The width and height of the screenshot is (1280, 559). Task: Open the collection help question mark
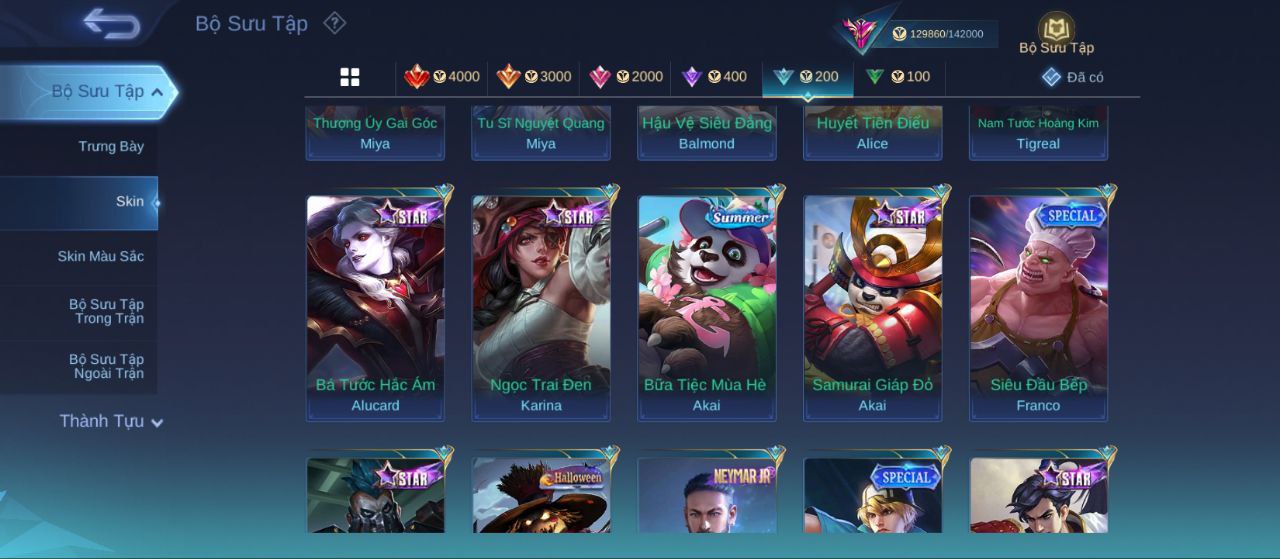pos(335,23)
